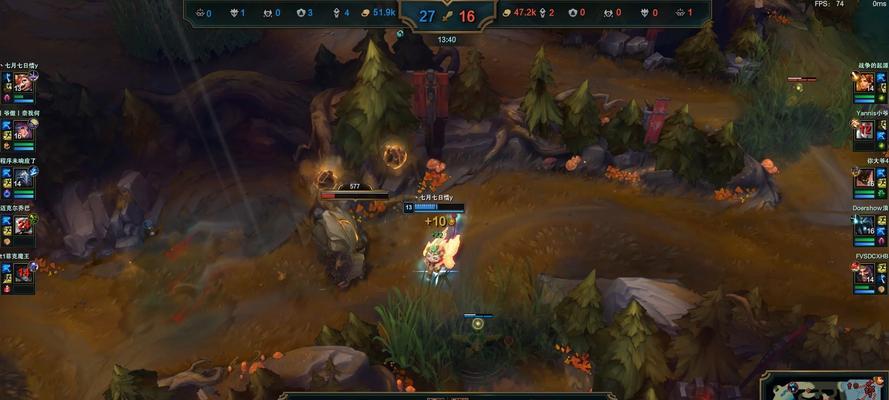Screen dimensions: 889x400
Task: Select the level 16 blue-team champion portrait
Action: click(x=22, y=131)
